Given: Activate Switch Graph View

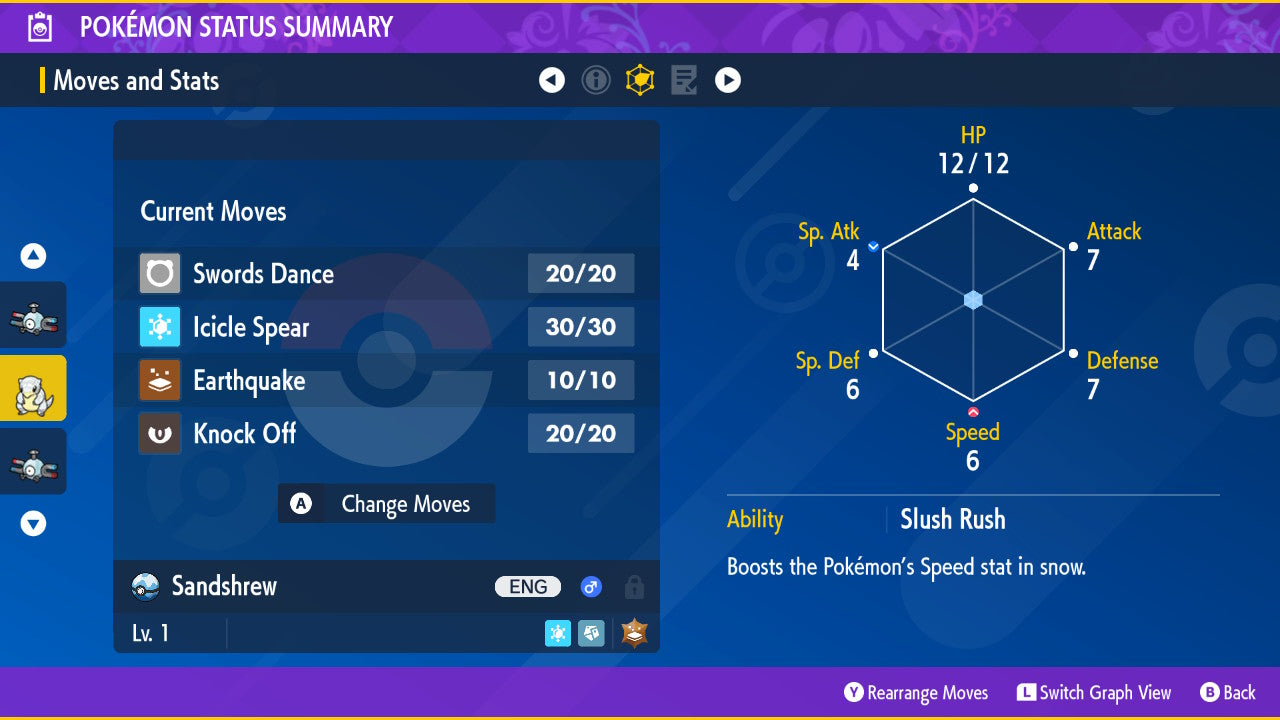Looking at the screenshot, I should click(x=1094, y=693).
